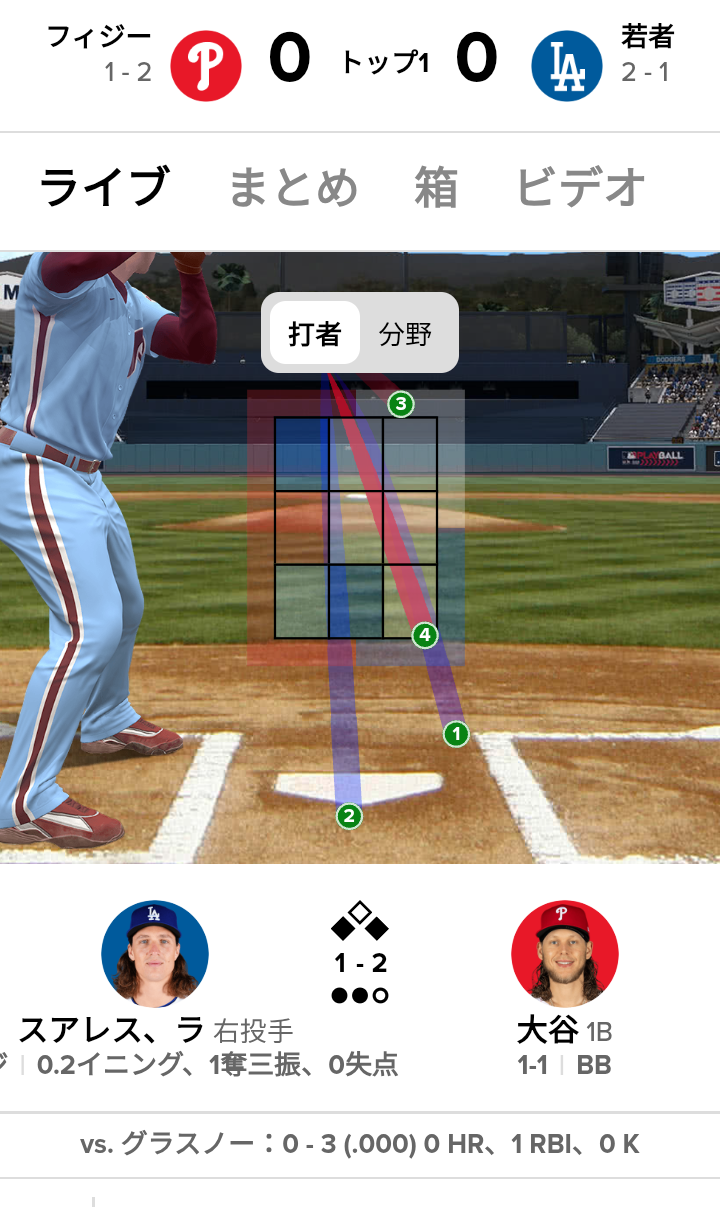Select pitch marker number 4

point(425,635)
